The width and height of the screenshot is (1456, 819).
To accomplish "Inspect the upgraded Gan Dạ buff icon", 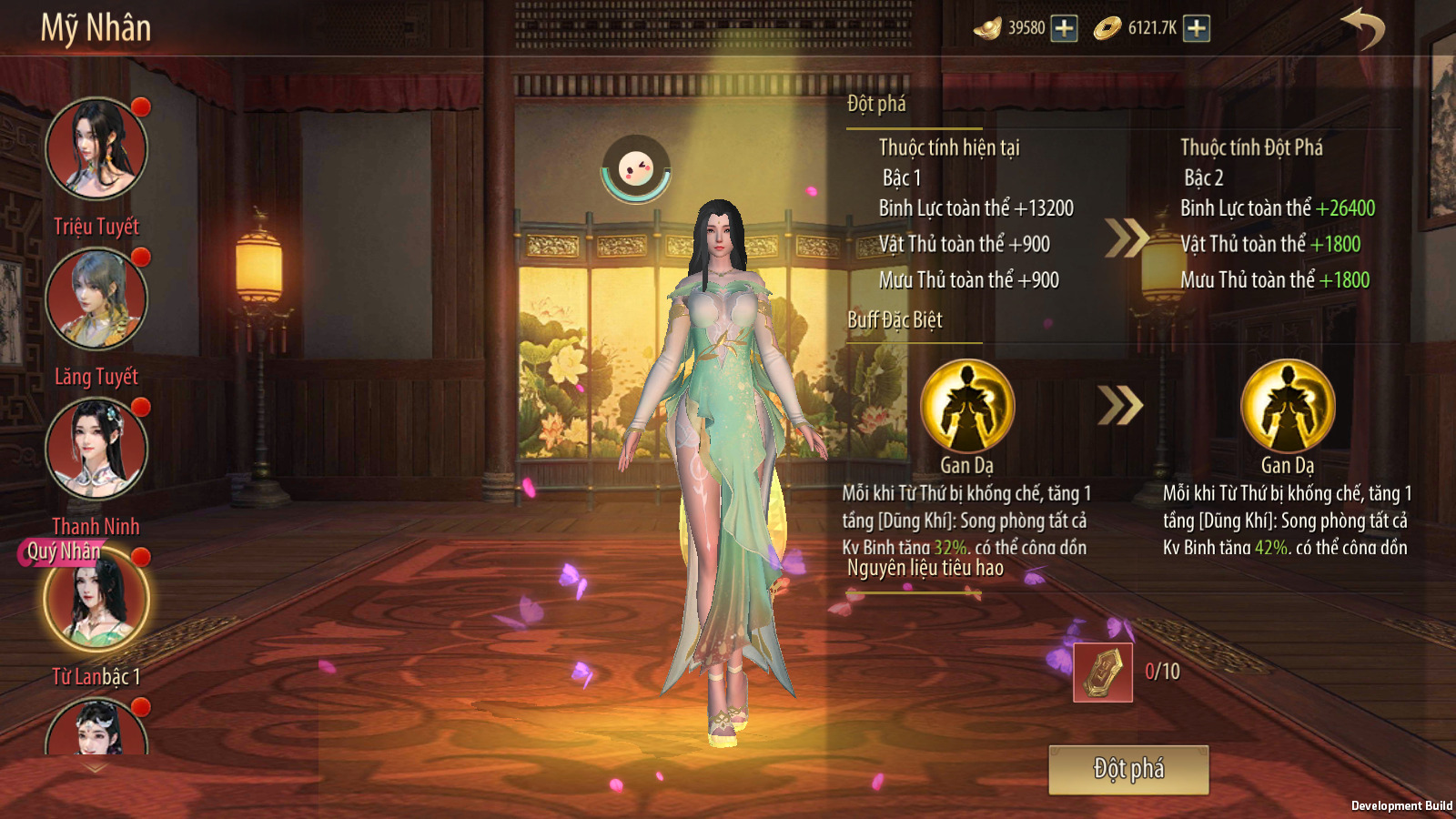I will pyautogui.click(x=1288, y=406).
